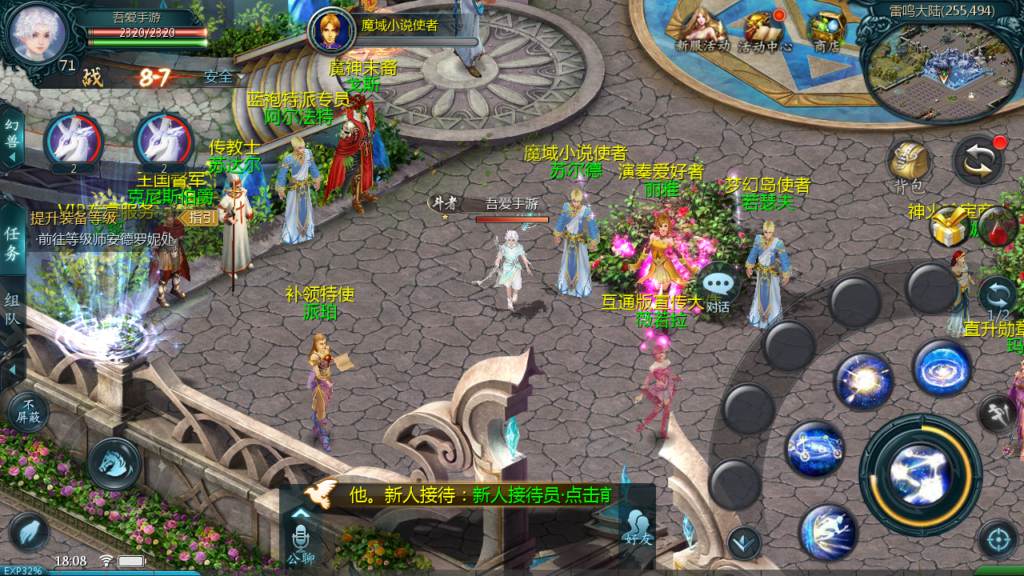Switch to the 任务 quest tab
The height and width of the screenshot is (576, 1024).
[12, 245]
